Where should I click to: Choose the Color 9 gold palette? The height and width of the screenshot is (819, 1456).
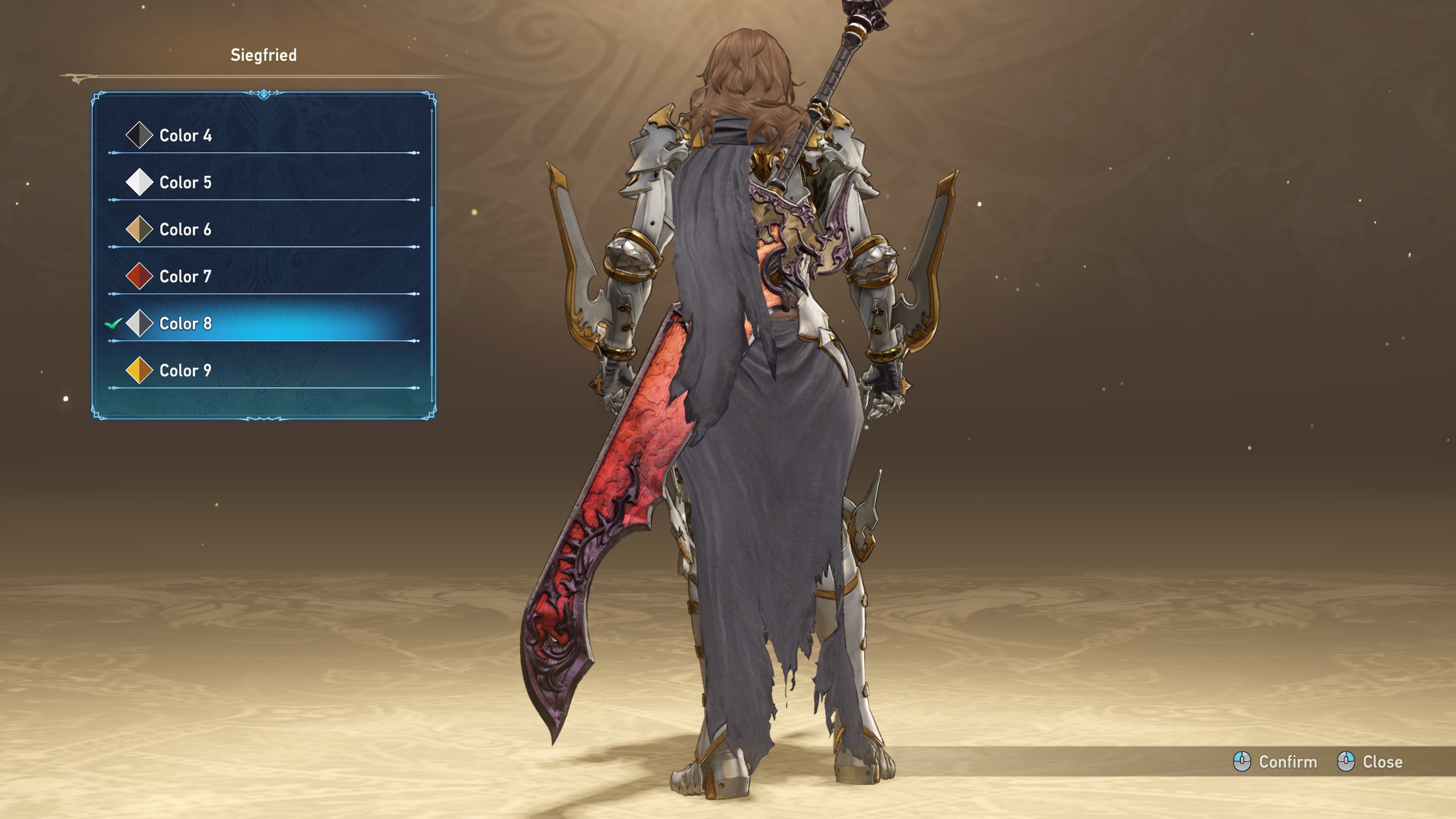[x=185, y=371]
